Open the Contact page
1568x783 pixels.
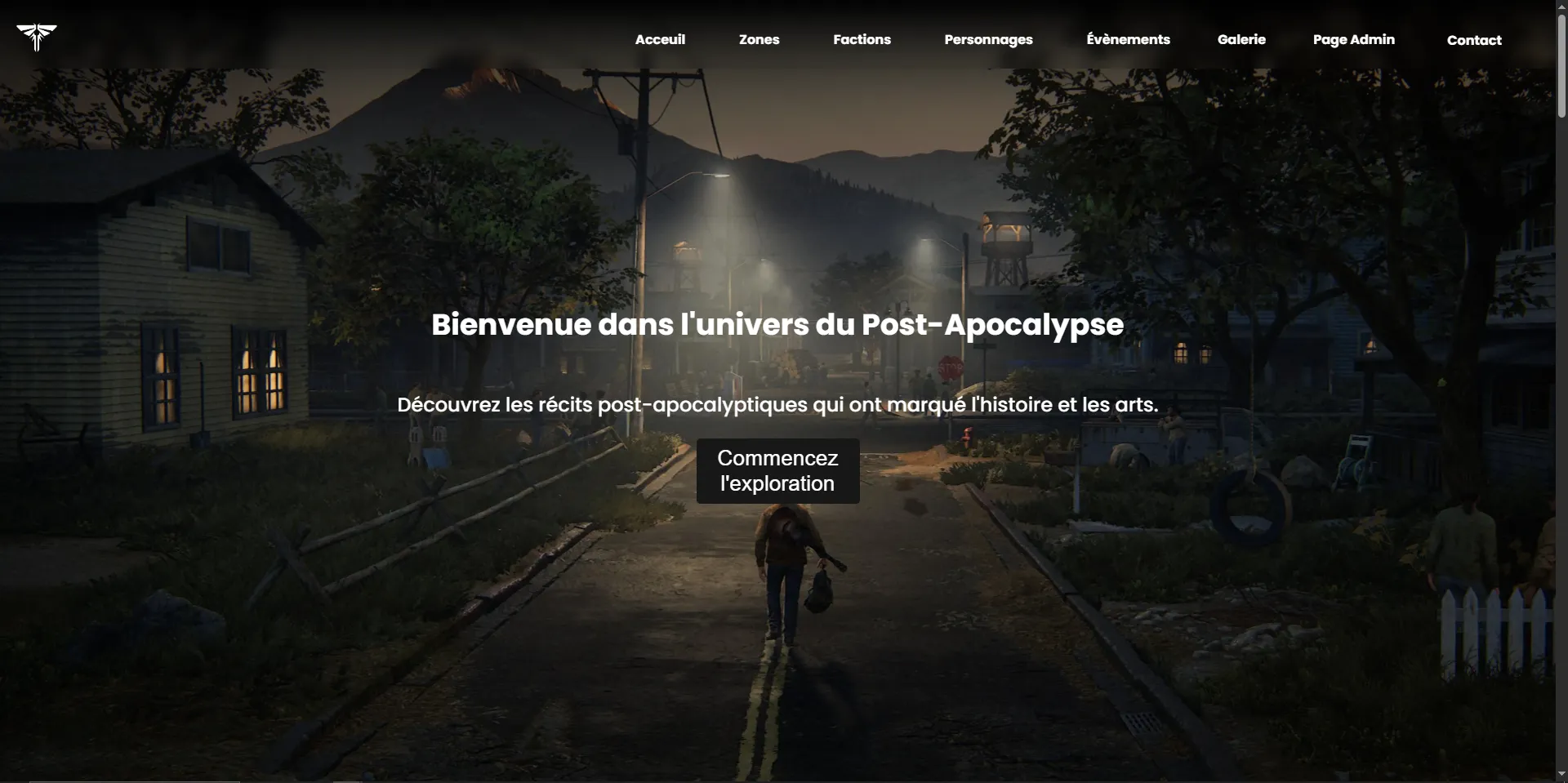click(x=1474, y=39)
